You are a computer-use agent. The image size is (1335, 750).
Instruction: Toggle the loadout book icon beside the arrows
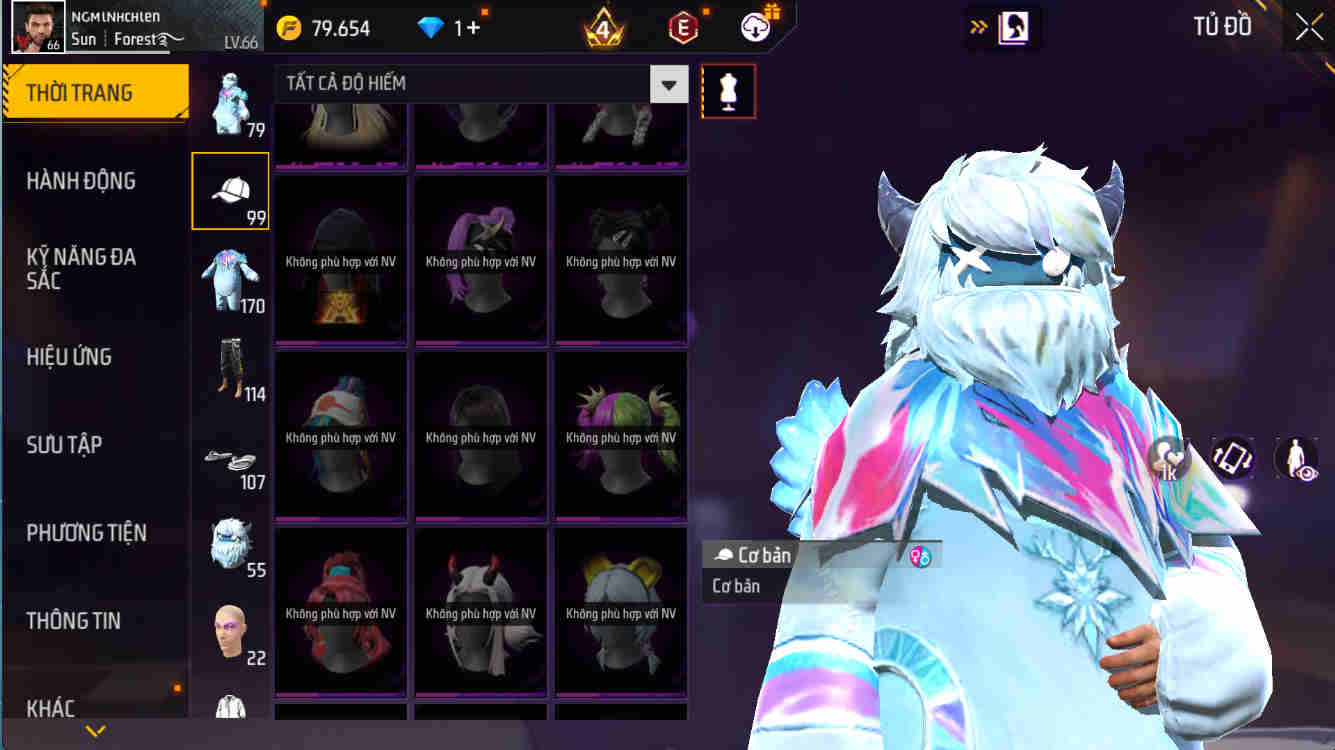point(1012,27)
